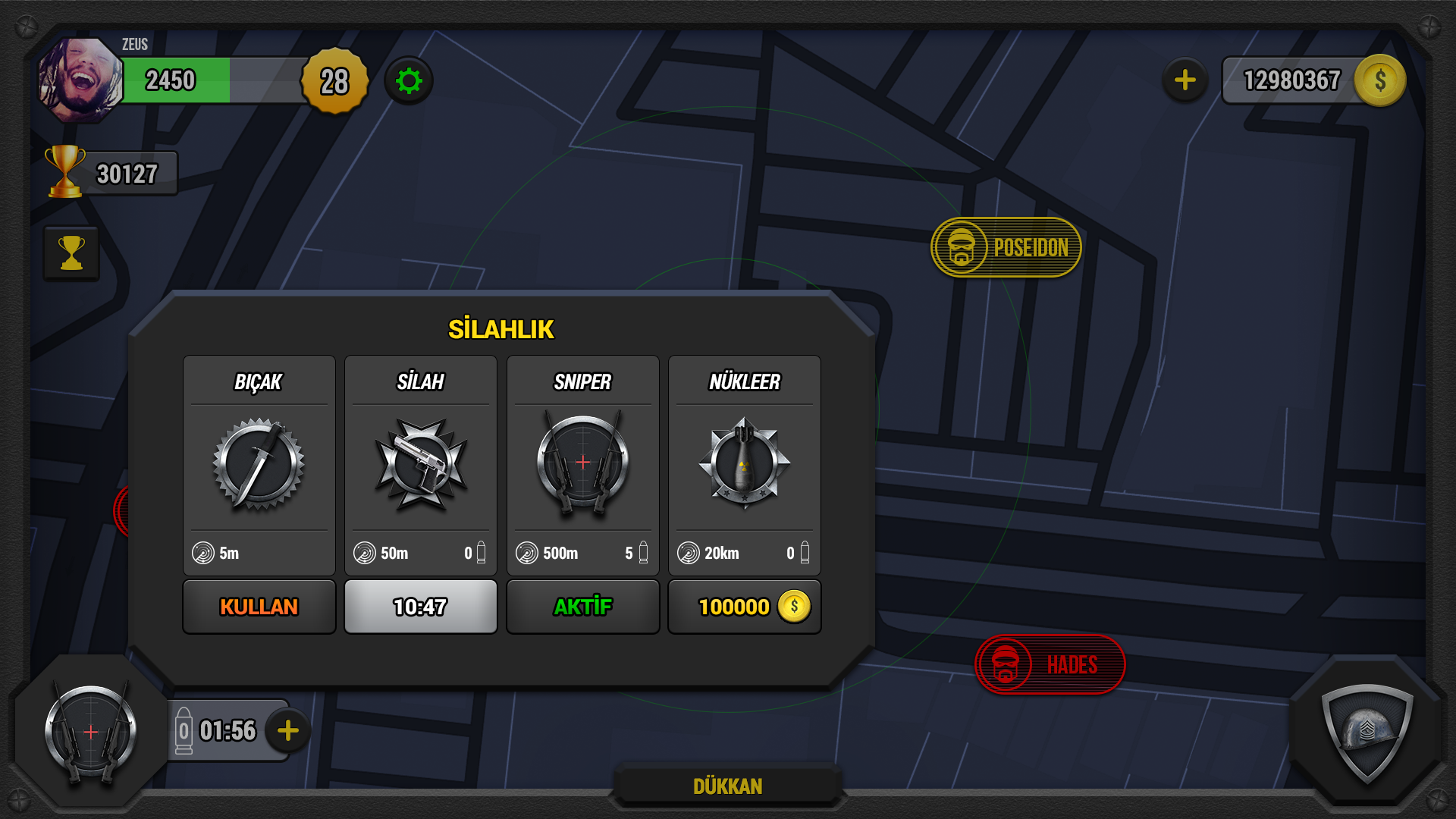The height and width of the screenshot is (819, 1456).
Task: Target the HADES enemy marker
Action: point(1050,665)
